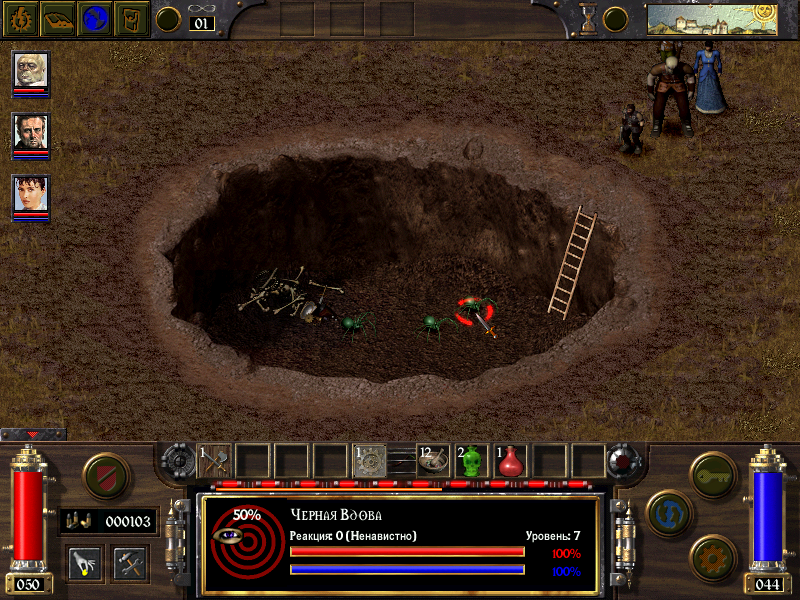
Task: Select the brown-haired woman follower portrait
Action: [31, 194]
